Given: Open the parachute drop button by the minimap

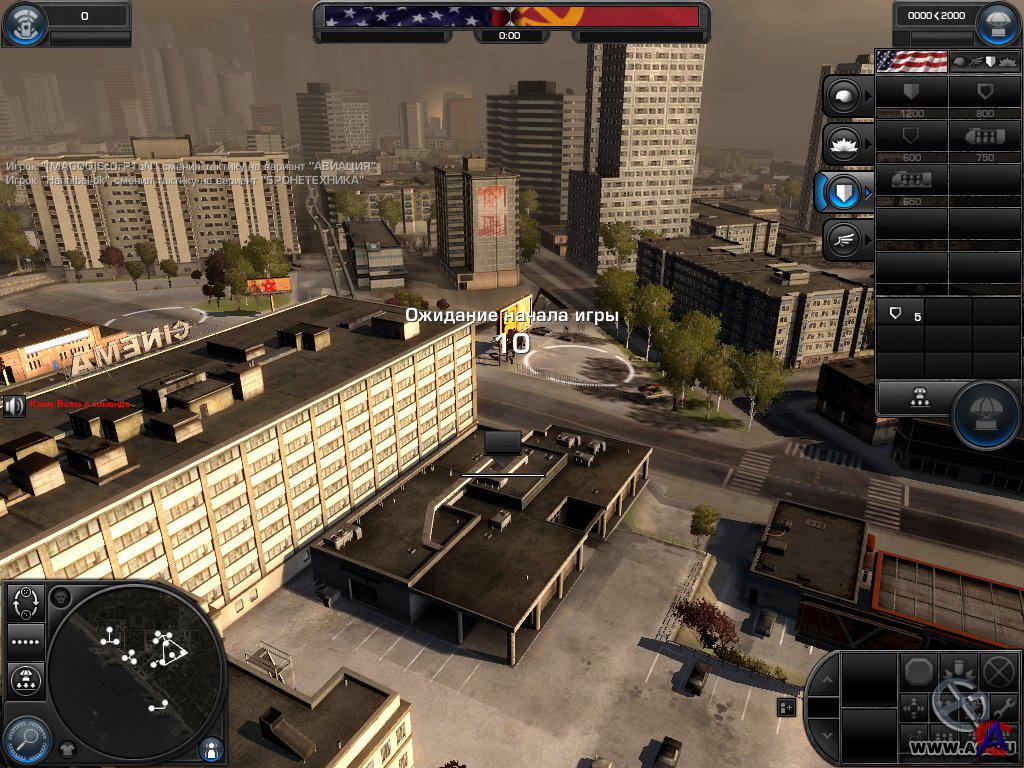Looking at the screenshot, I should [26, 680].
